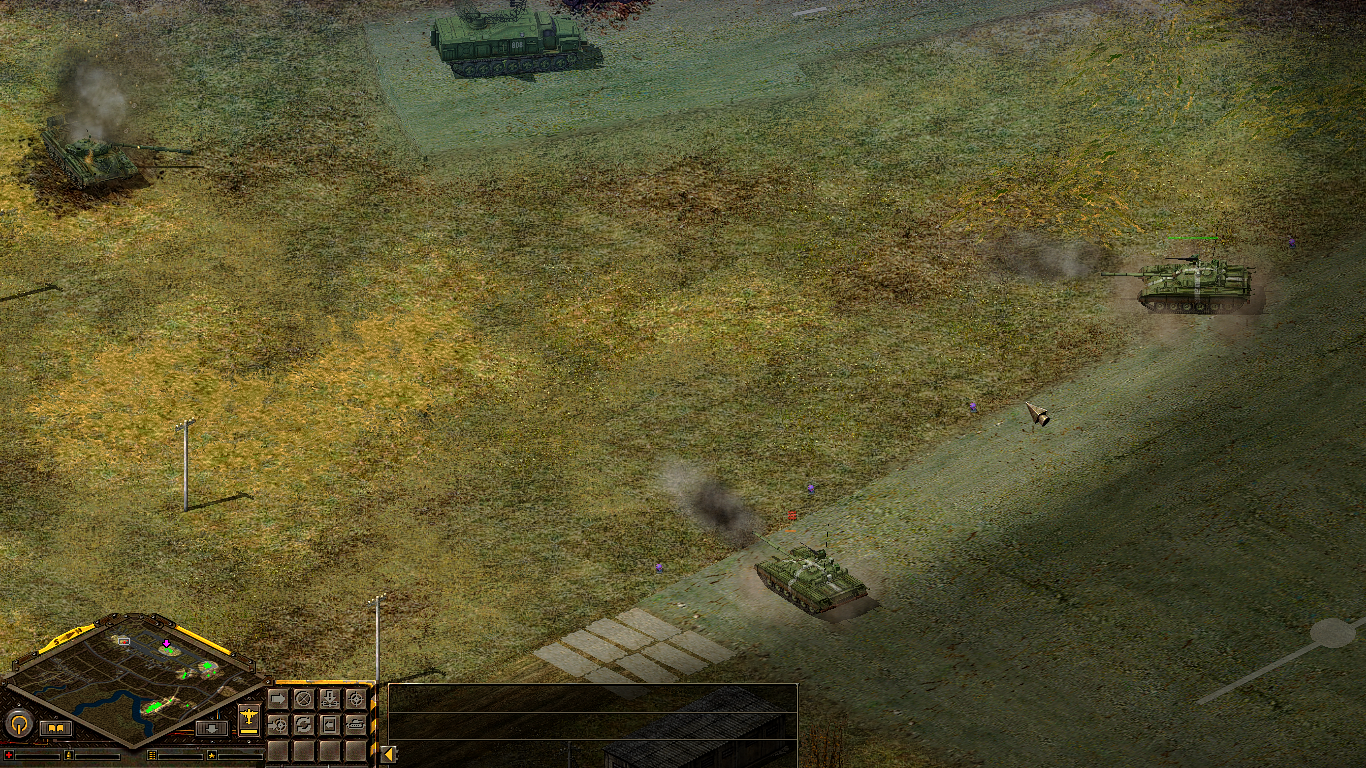Open the main menu power button
This screenshot has width=1366, height=768.
point(19,723)
